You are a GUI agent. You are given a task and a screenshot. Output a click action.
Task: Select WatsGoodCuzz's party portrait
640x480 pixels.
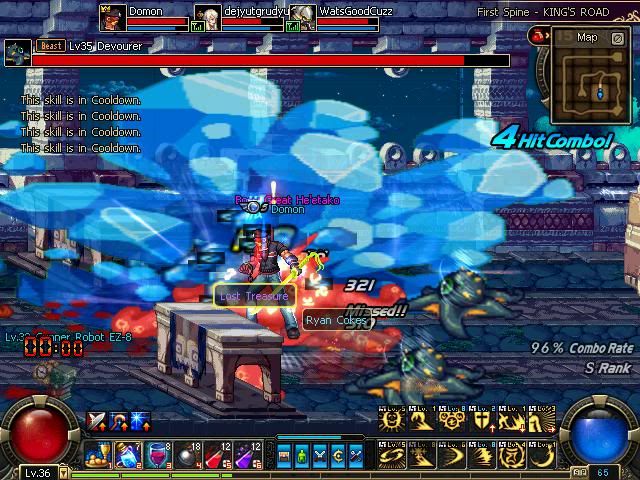(x=303, y=17)
